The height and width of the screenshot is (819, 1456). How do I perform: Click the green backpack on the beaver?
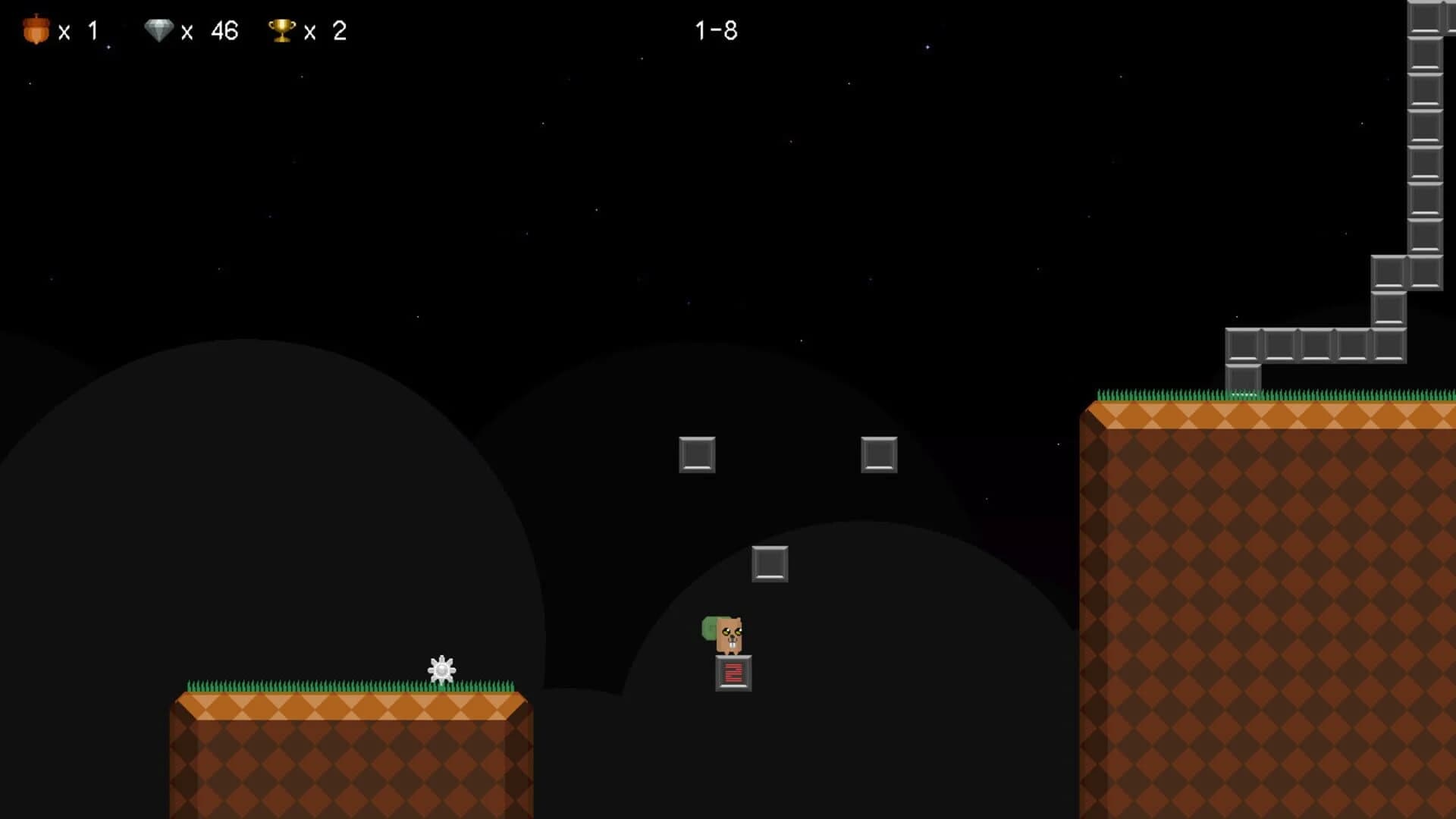point(709,629)
